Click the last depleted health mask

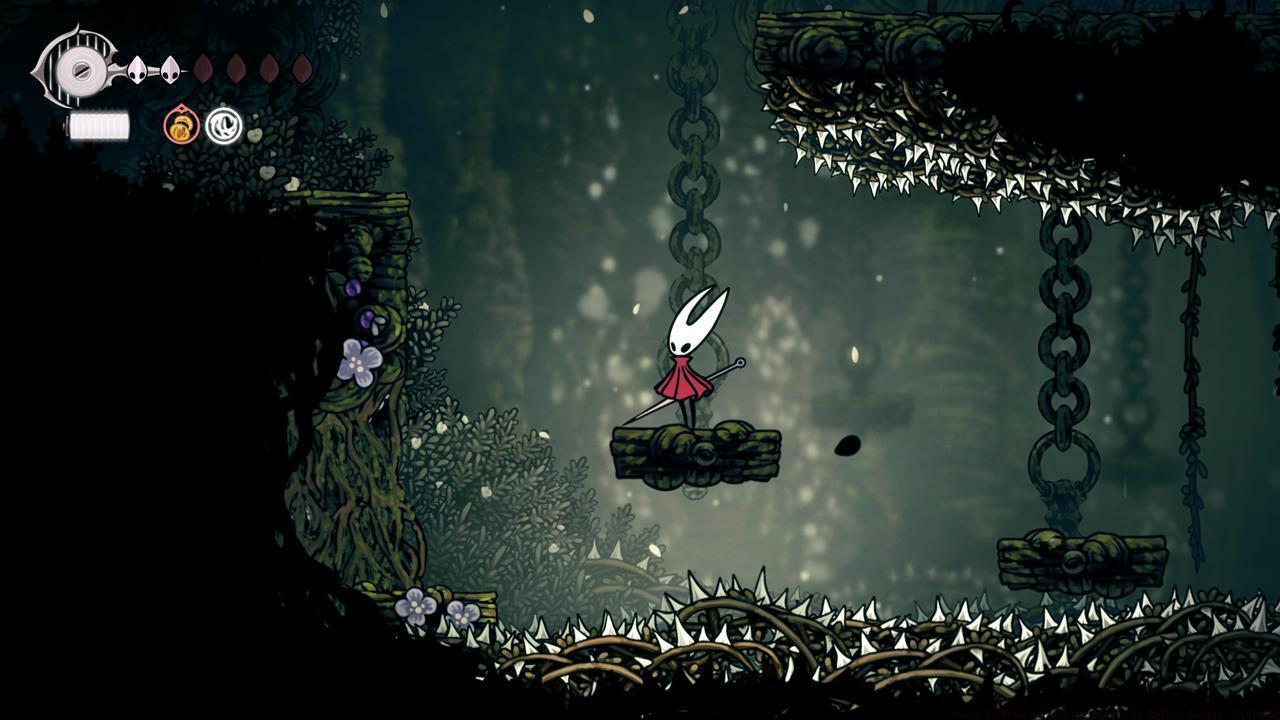coord(302,68)
